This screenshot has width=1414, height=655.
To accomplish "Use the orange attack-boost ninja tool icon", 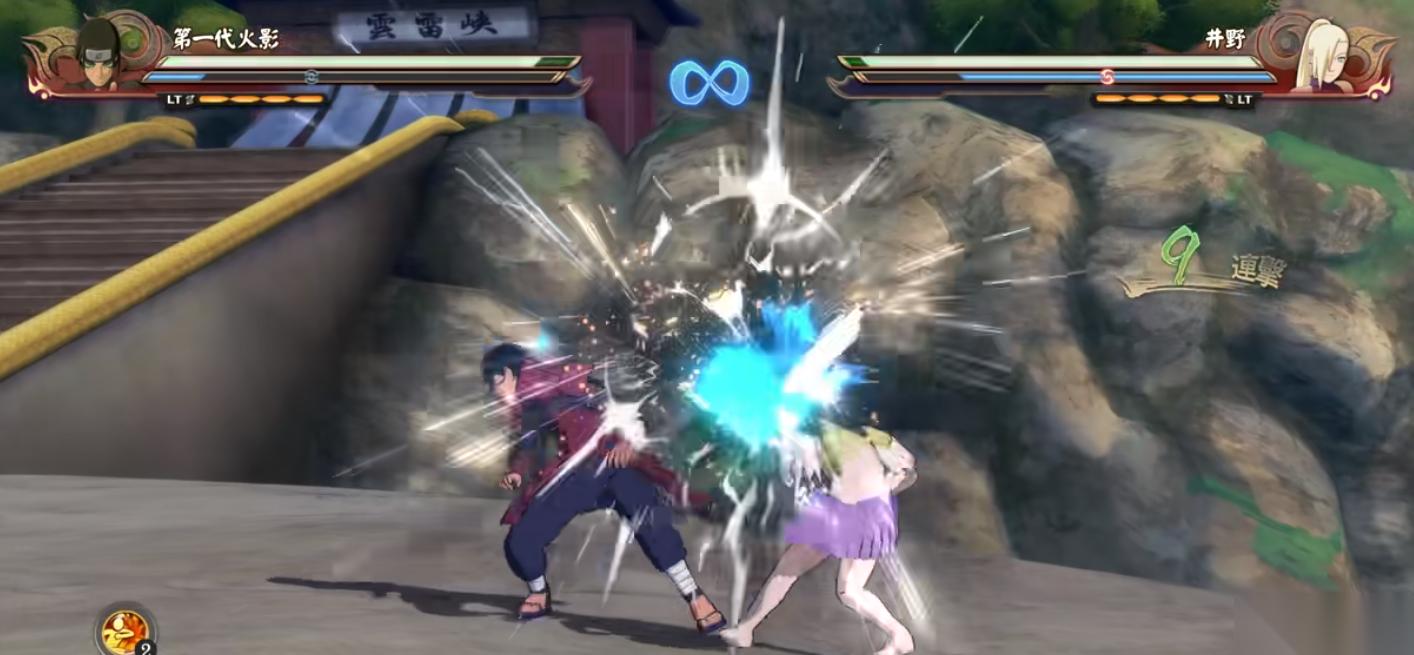I will [x=124, y=632].
